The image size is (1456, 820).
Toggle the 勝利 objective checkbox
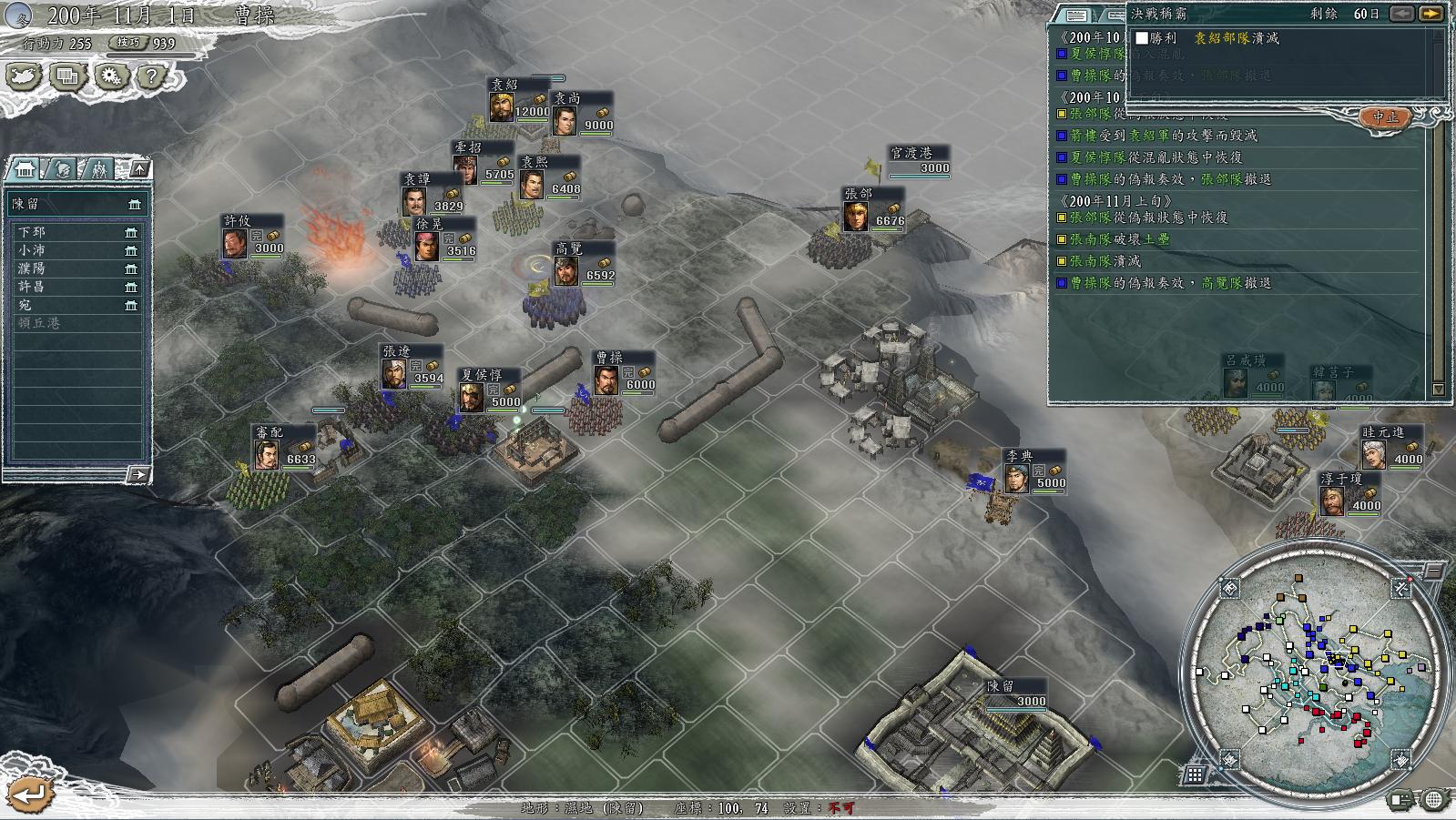[1142, 38]
